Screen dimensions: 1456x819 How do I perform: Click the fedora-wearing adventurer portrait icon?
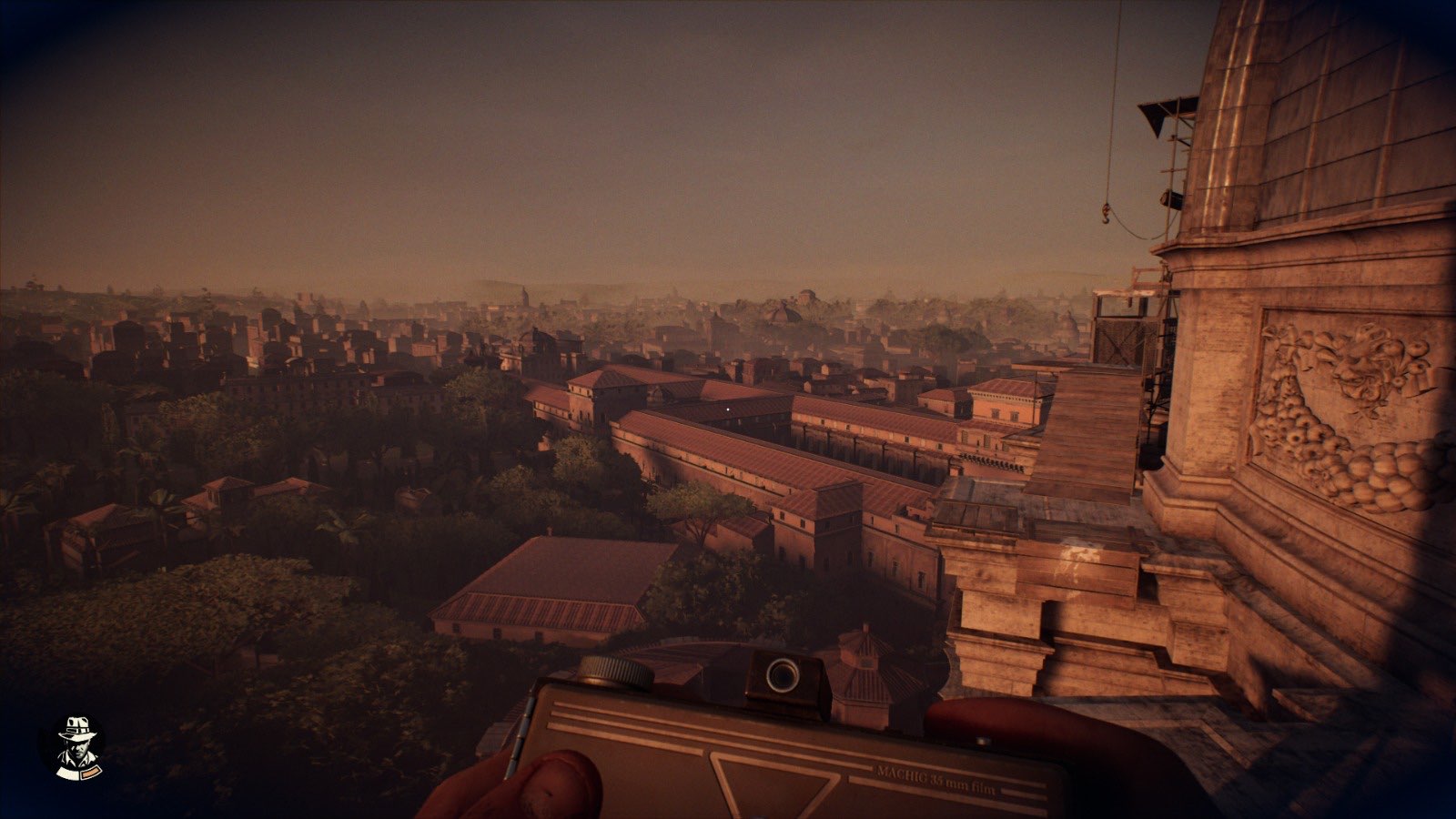(72, 747)
